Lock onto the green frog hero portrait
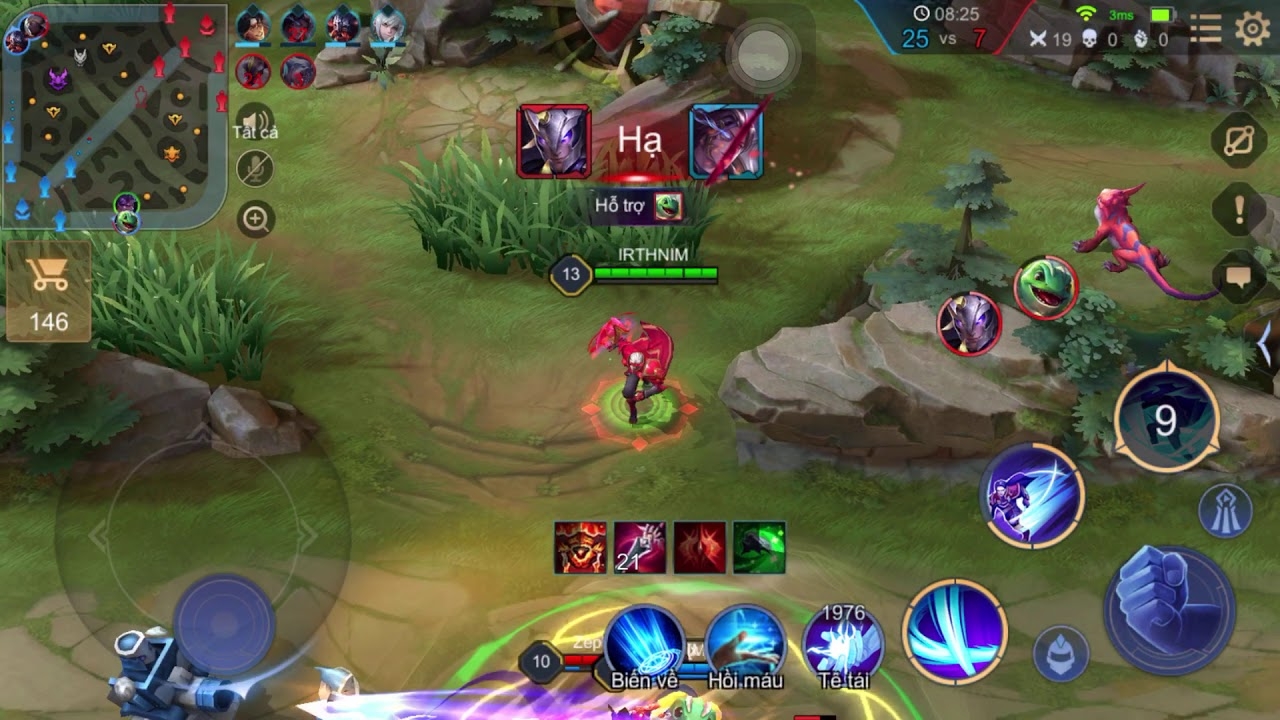This screenshot has width=1280, height=720. (1045, 288)
